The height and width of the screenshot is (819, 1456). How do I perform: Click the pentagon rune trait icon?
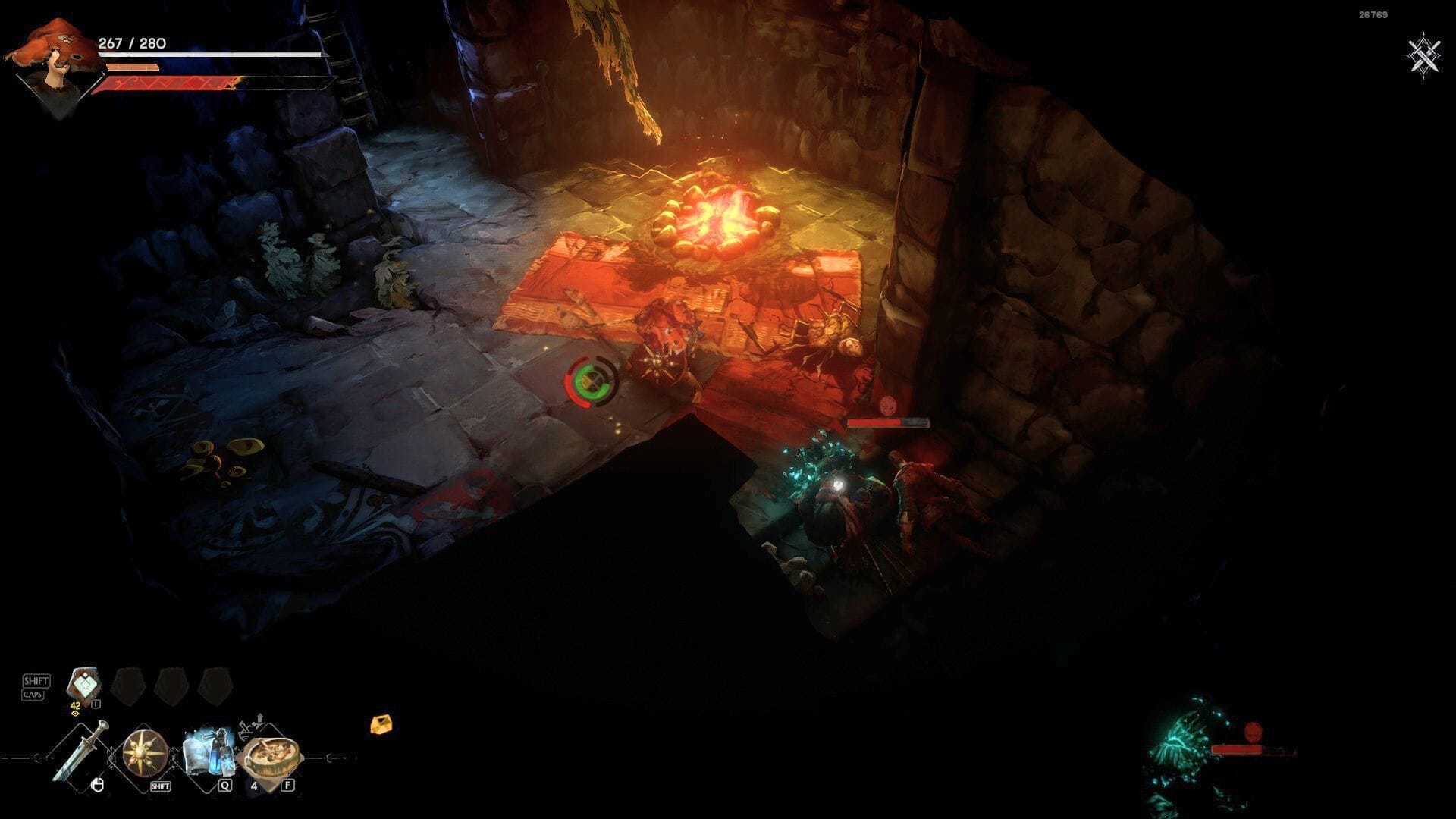tap(84, 685)
